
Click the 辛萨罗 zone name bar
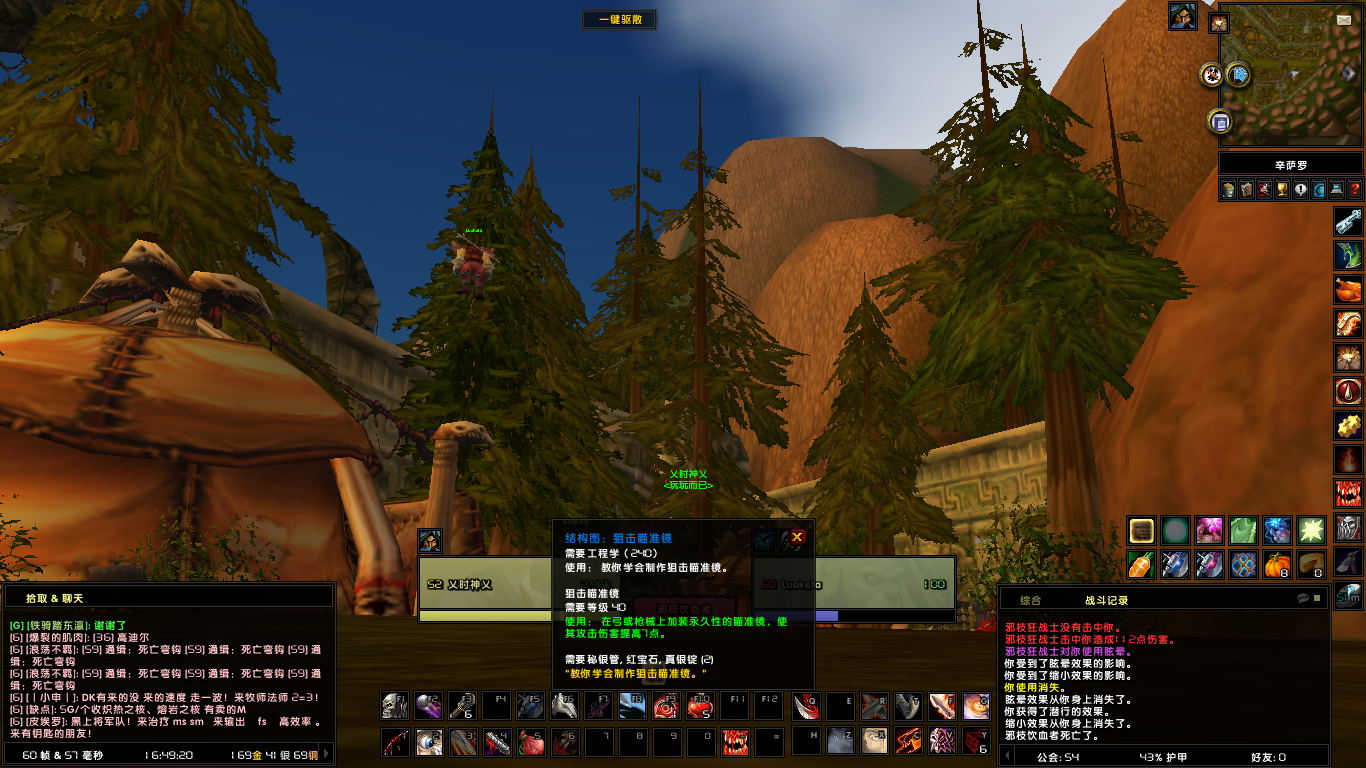click(1290, 164)
